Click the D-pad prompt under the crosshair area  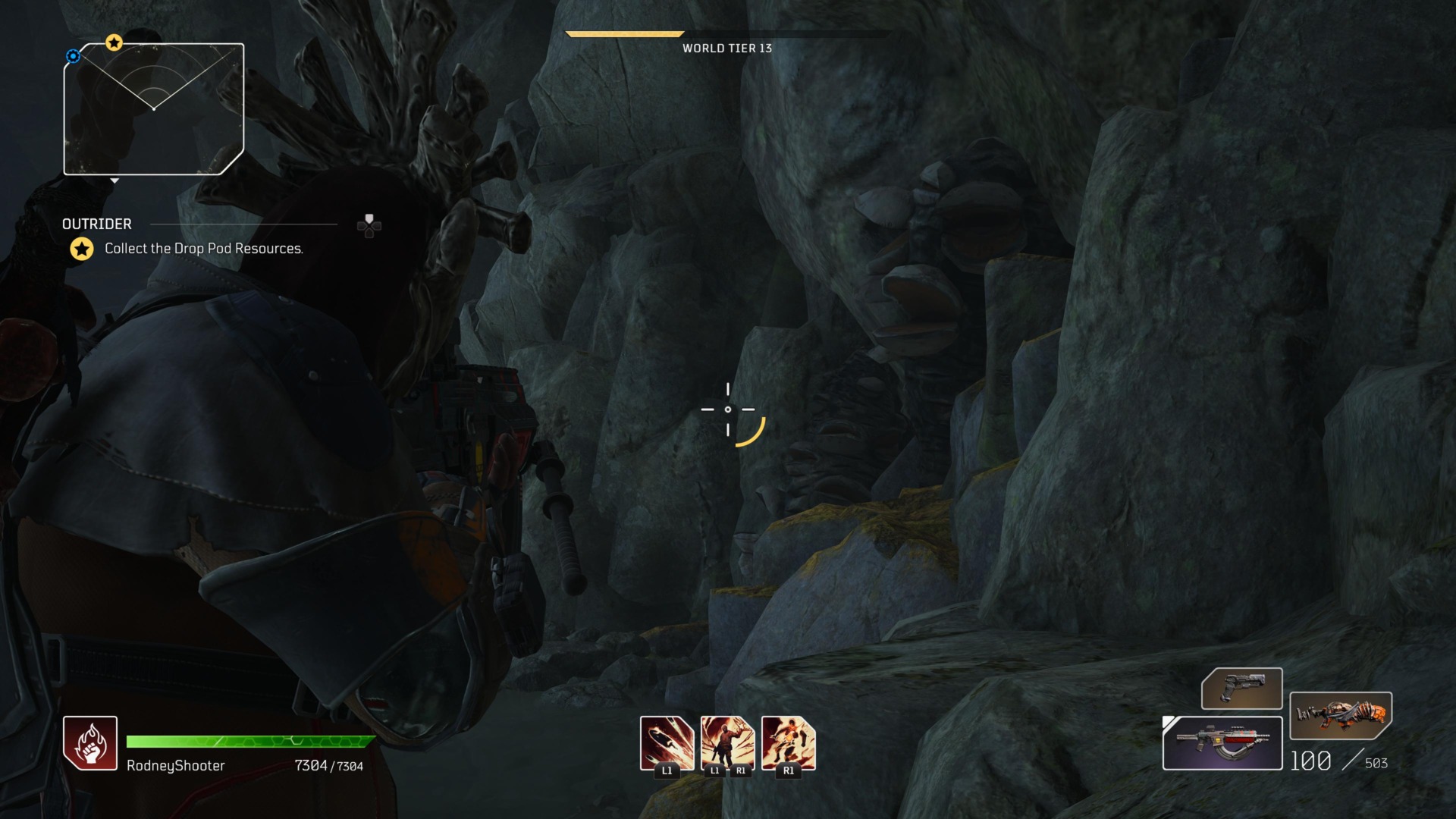coord(368,226)
